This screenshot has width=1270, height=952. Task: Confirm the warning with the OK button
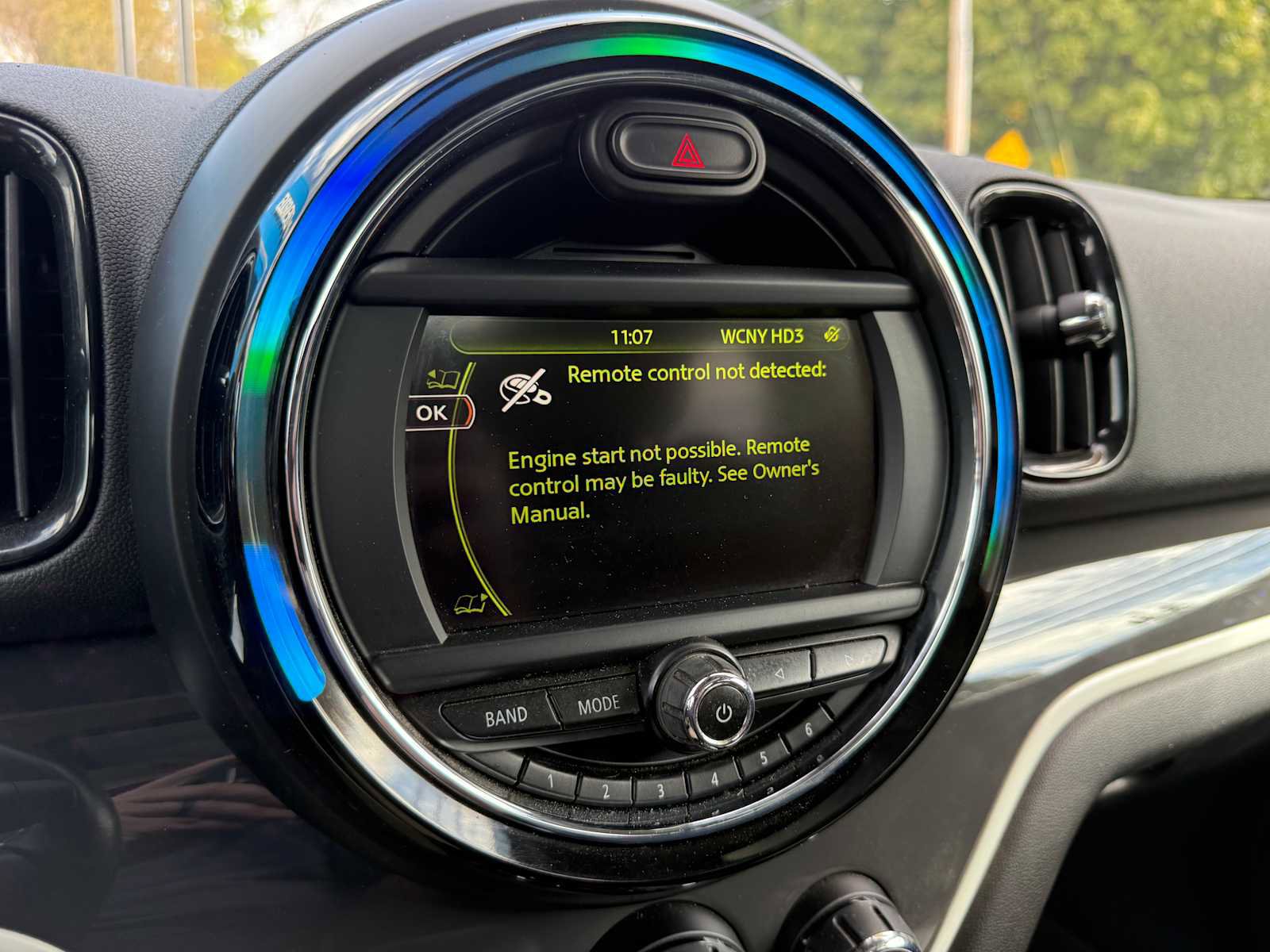click(434, 413)
